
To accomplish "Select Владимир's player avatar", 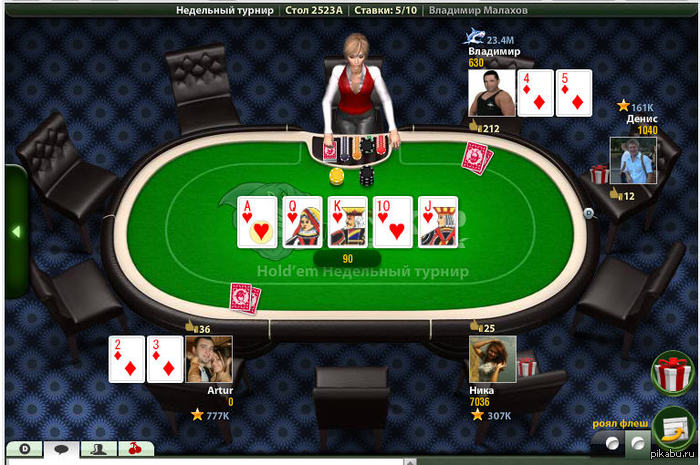I will [492, 93].
